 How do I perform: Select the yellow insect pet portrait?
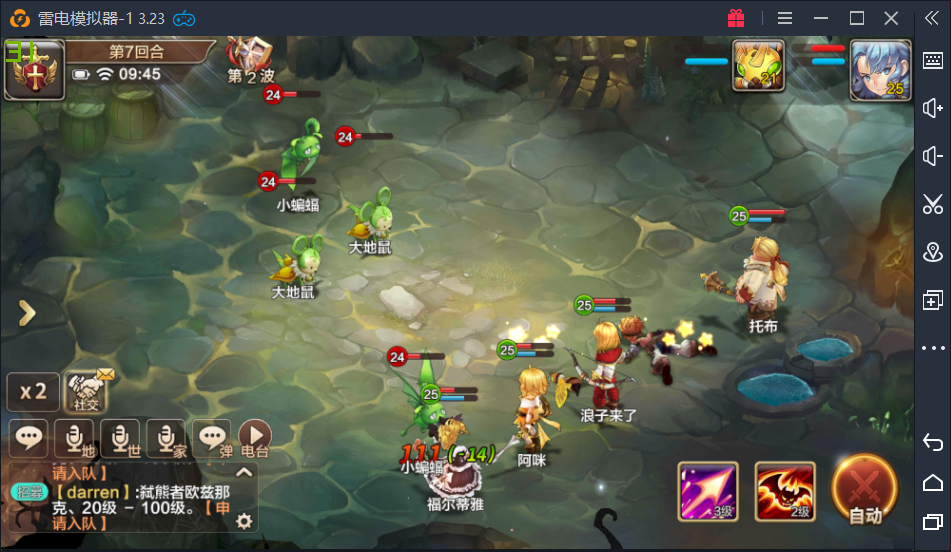click(x=758, y=68)
